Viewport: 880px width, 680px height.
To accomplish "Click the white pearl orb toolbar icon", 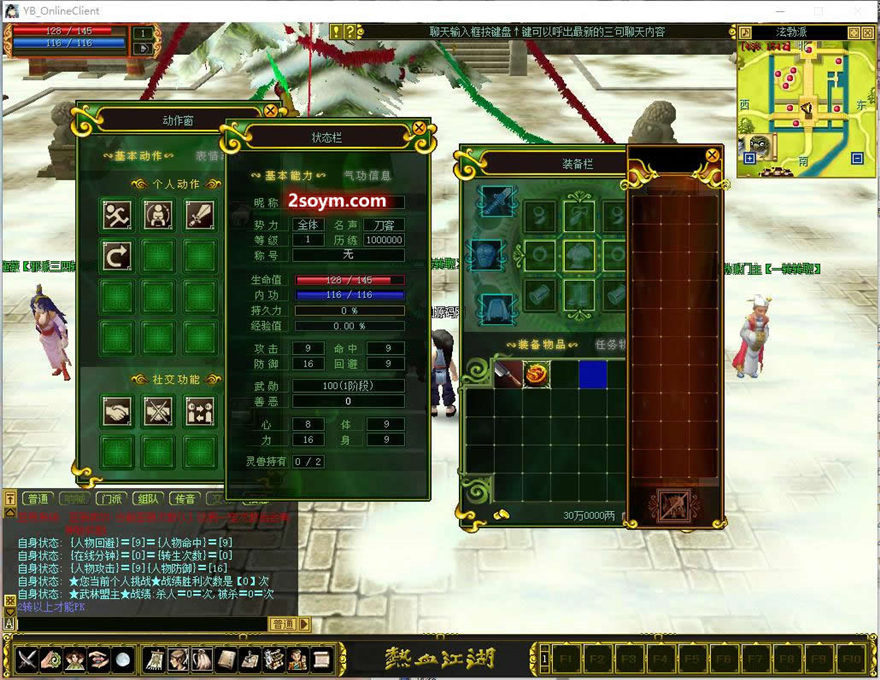I will [x=122, y=660].
